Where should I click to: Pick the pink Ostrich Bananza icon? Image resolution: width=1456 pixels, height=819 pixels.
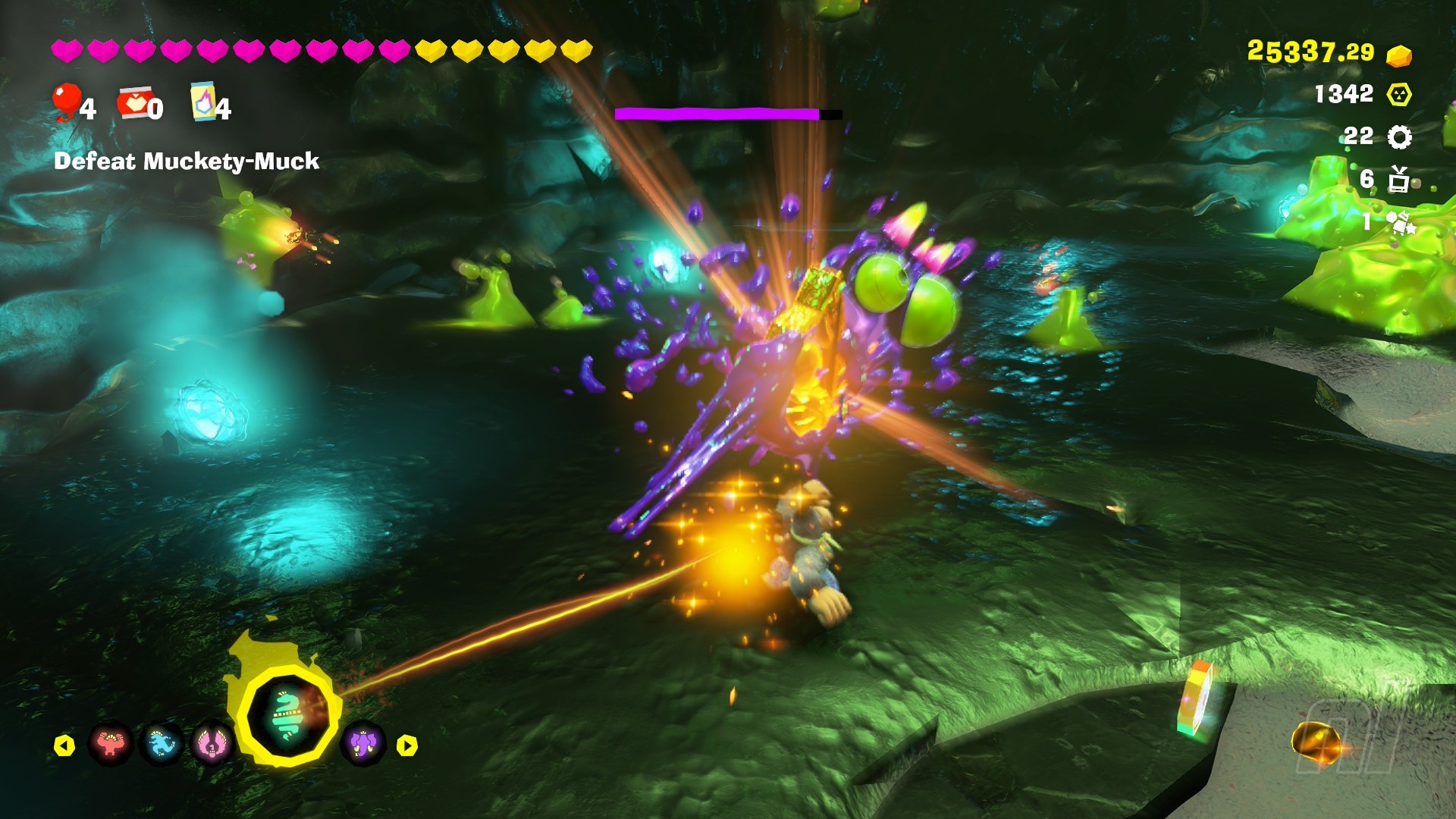[x=212, y=744]
